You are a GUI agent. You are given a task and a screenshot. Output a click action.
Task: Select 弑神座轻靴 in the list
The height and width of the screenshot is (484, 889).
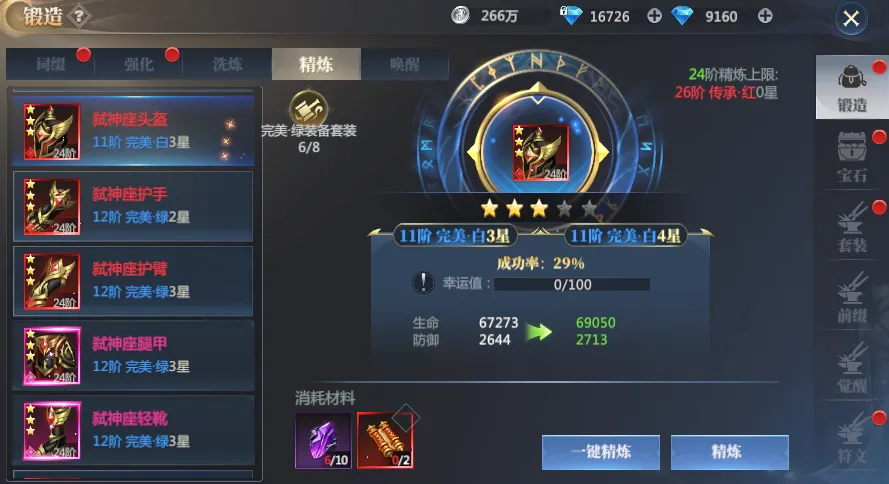(133, 429)
